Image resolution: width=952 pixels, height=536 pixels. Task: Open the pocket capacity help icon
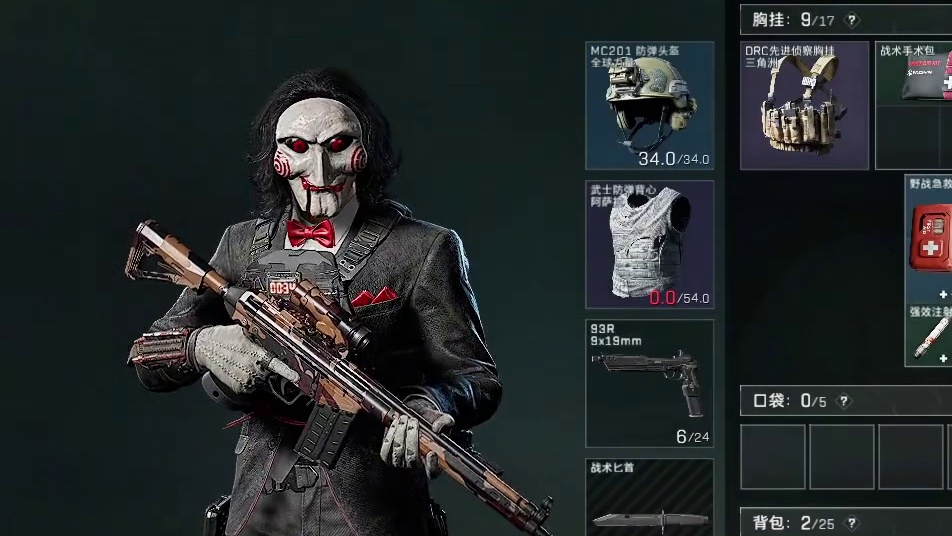click(844, 401)
